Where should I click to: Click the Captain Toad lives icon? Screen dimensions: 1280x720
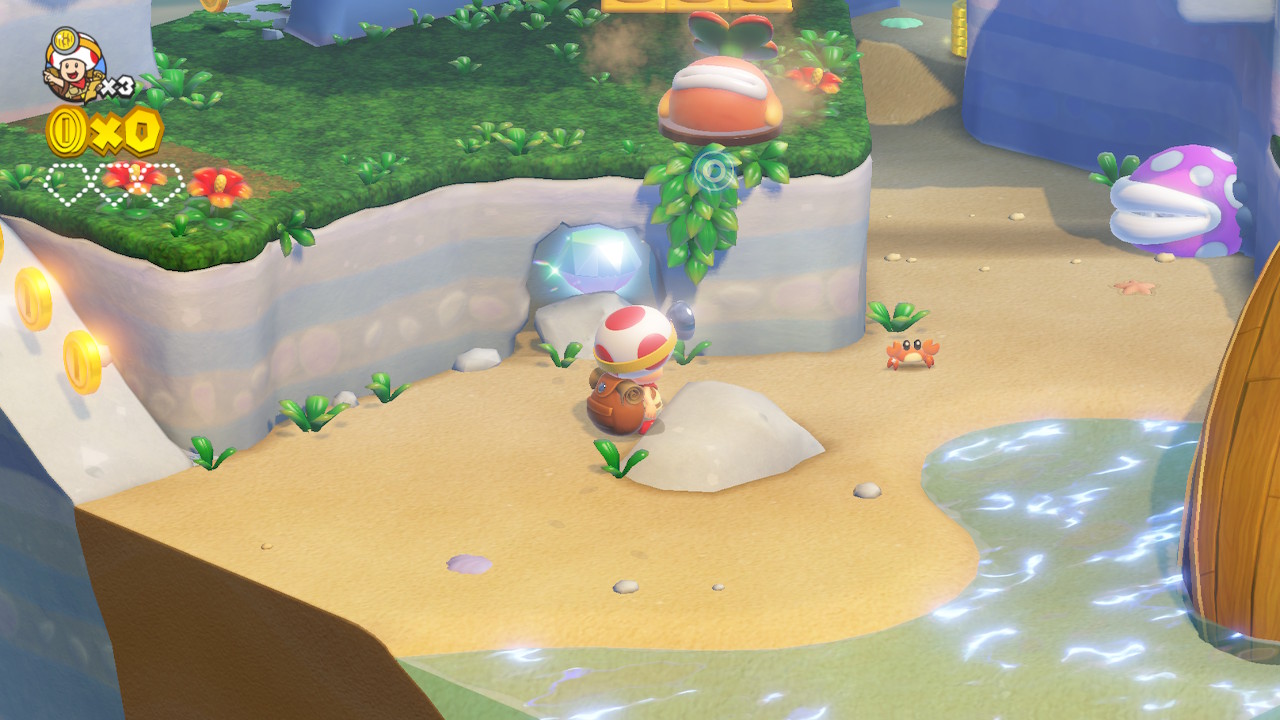tap(73, 65)
